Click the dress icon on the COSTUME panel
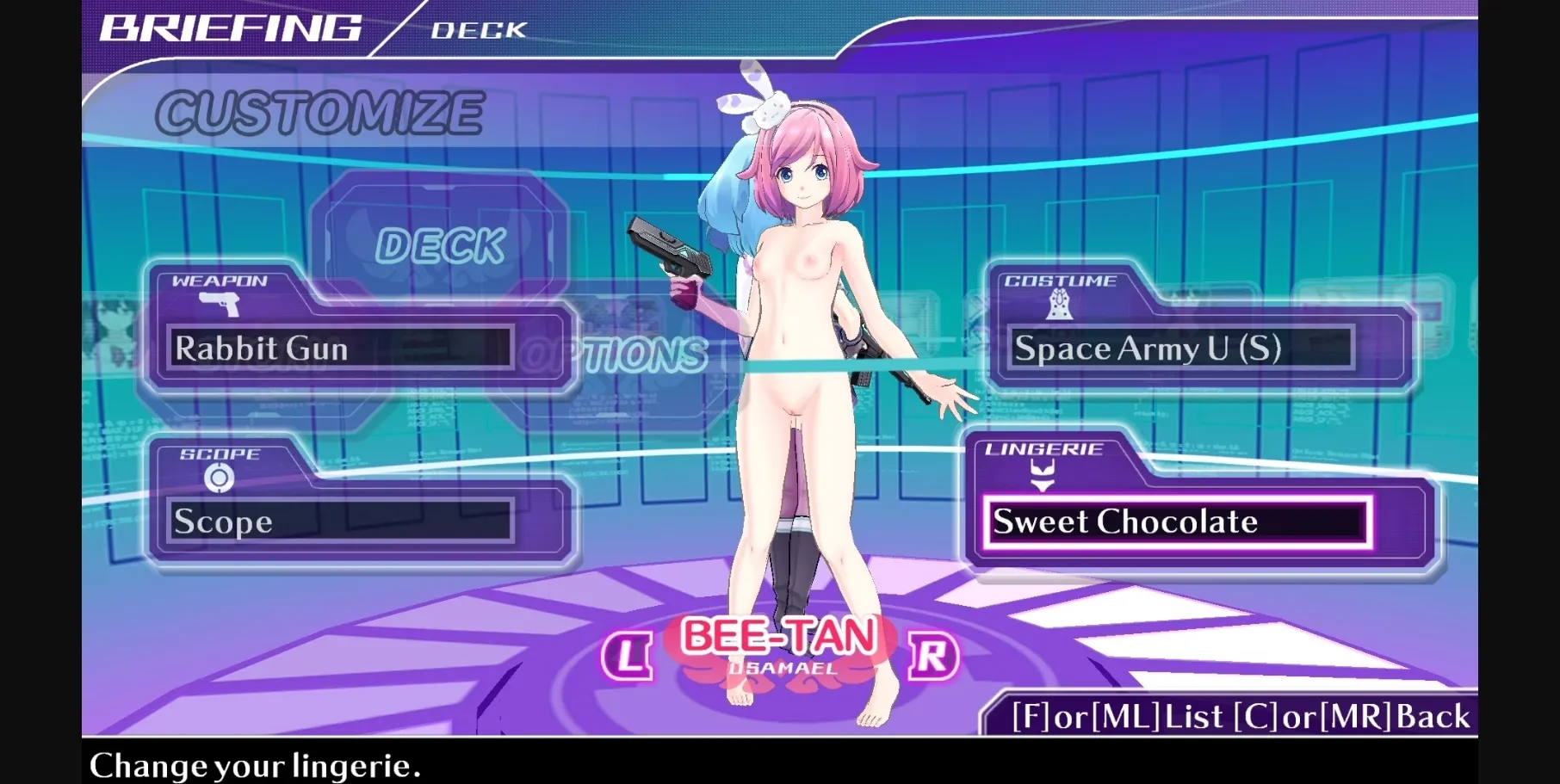The width and height of the screenshot is (1560, 784). pos(1059,306)
